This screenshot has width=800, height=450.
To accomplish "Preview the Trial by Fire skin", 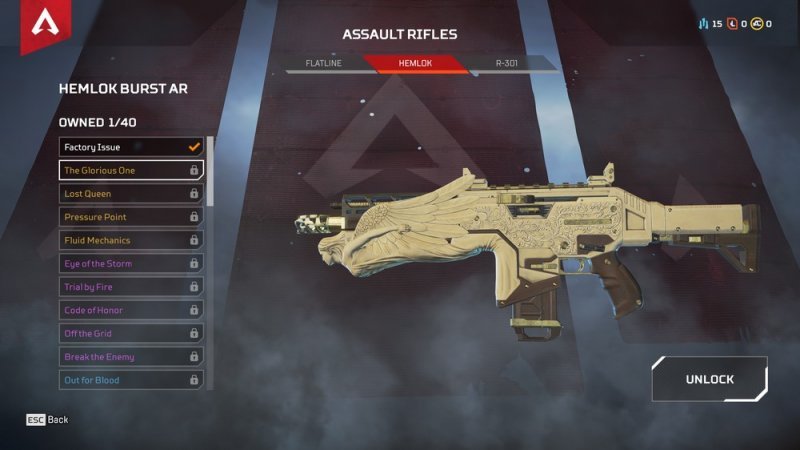I will tap(131, 287).
